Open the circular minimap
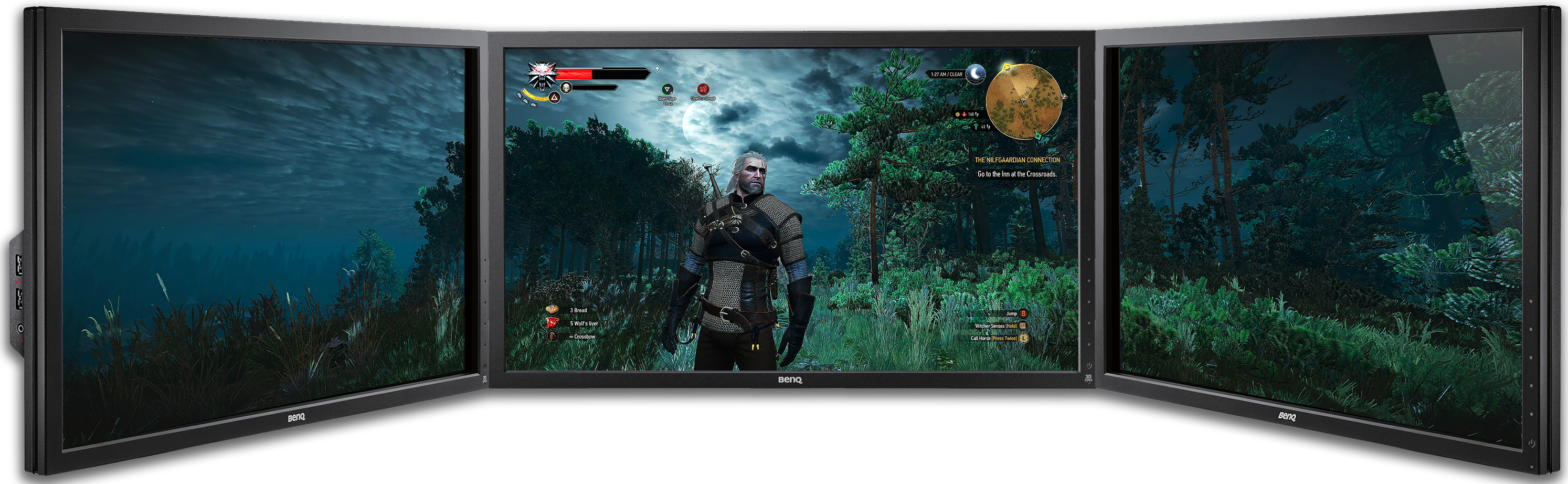The height and width of the screenshot is (484, 1568). (x=1023, y=100)
